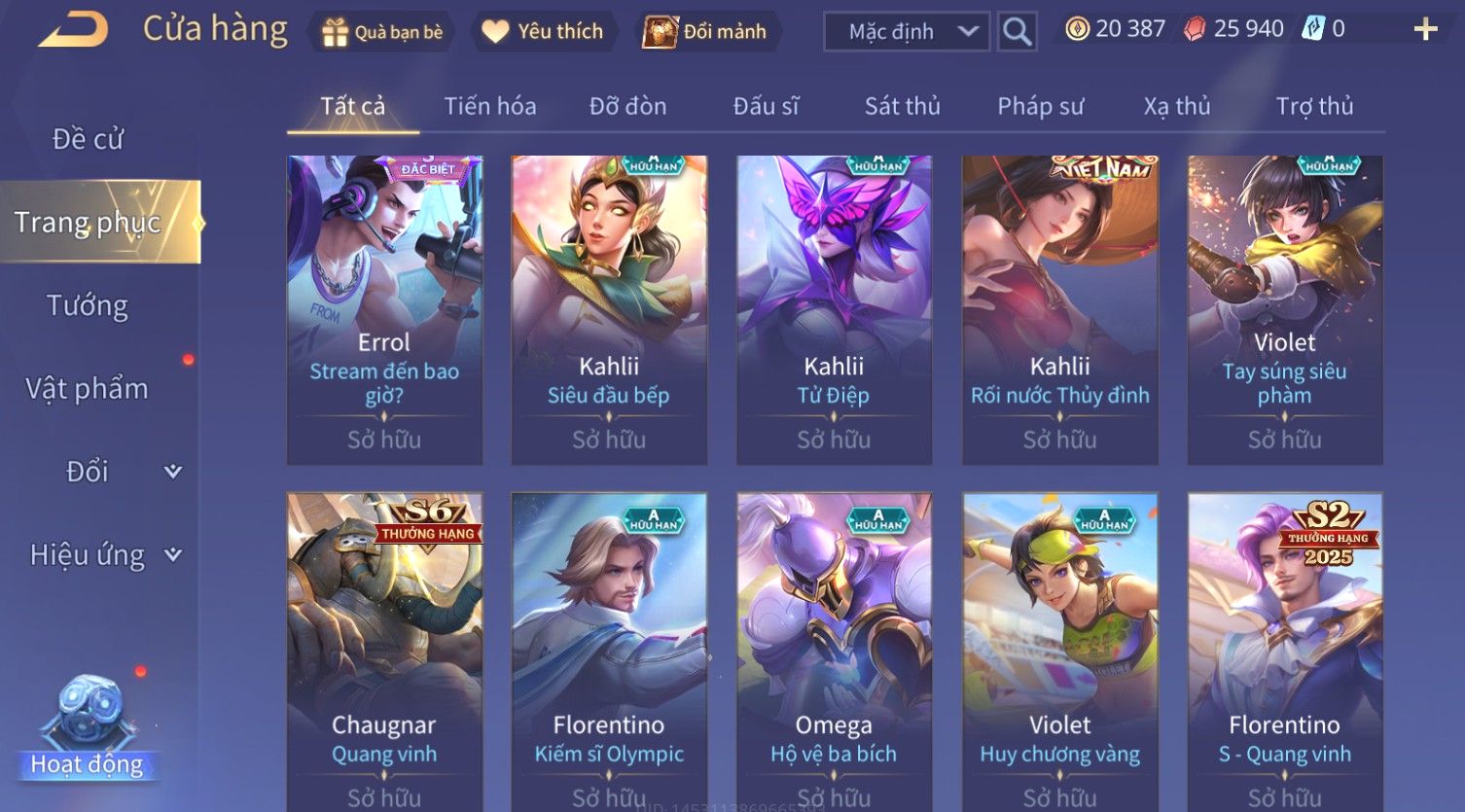
Task: Open the Yêu thích favorites list
Action: click(543, 32)
